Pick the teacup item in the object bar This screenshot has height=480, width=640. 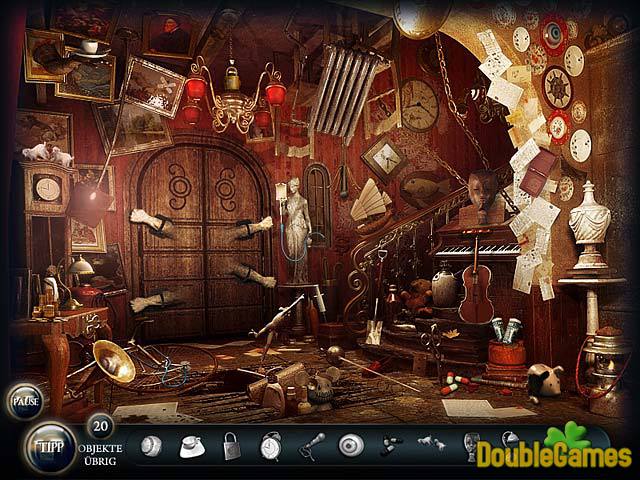pos(191,445)
